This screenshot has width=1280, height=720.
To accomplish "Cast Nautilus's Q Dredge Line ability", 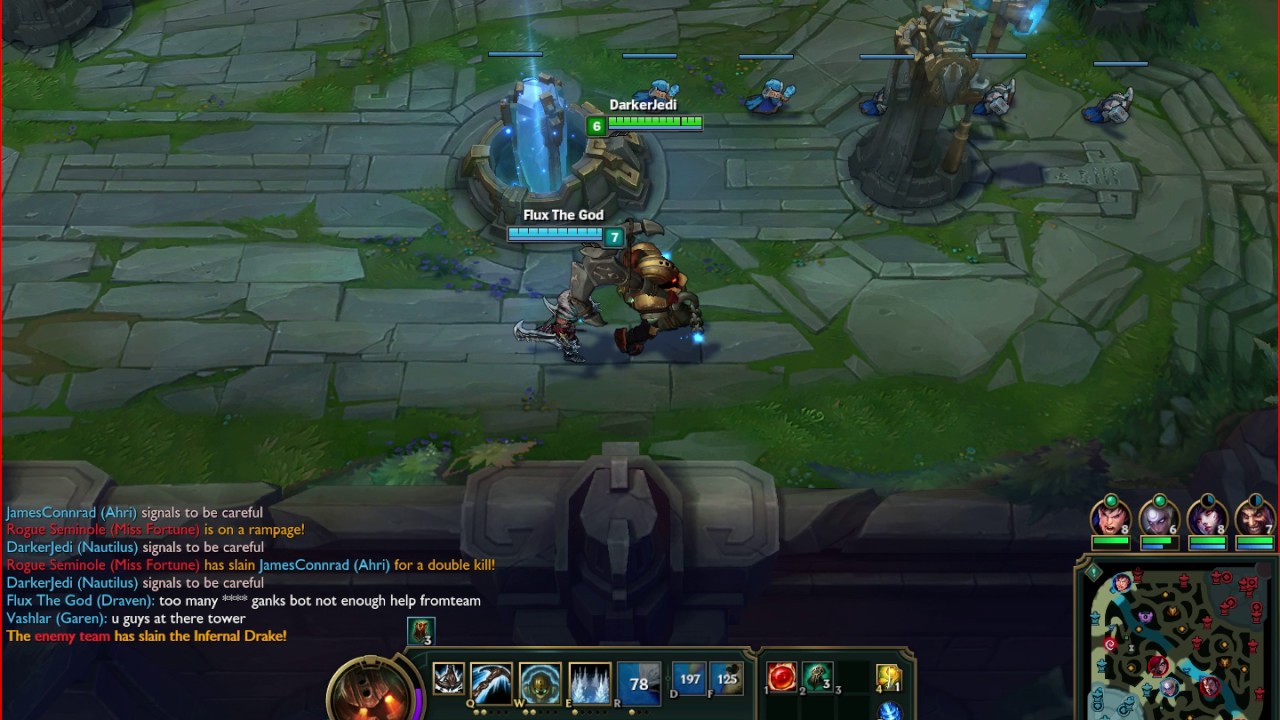I will (x=491, y=684).
